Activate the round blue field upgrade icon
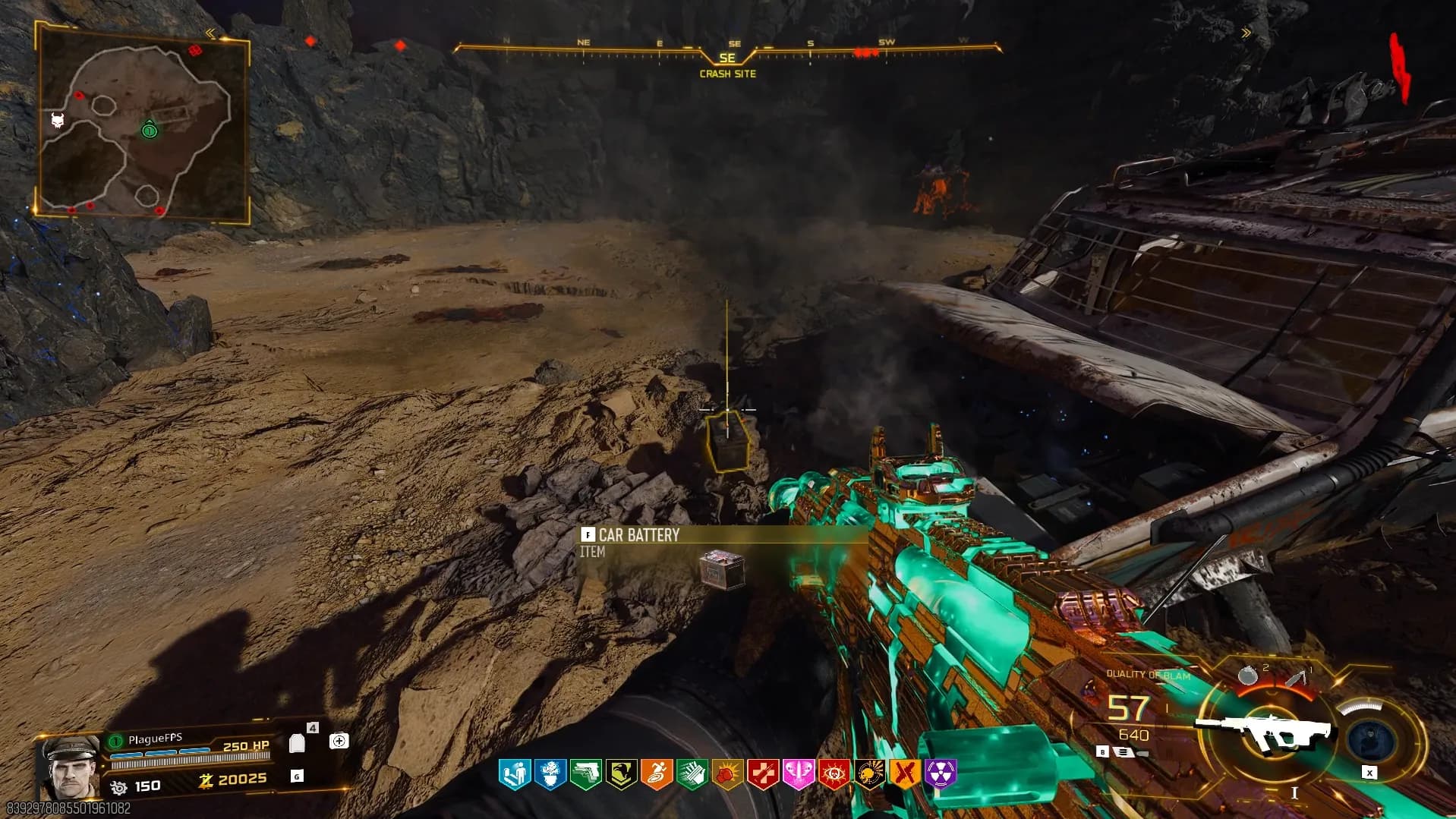The height and width of the screenshot is (819, 1456). (x=1372, y=737)
